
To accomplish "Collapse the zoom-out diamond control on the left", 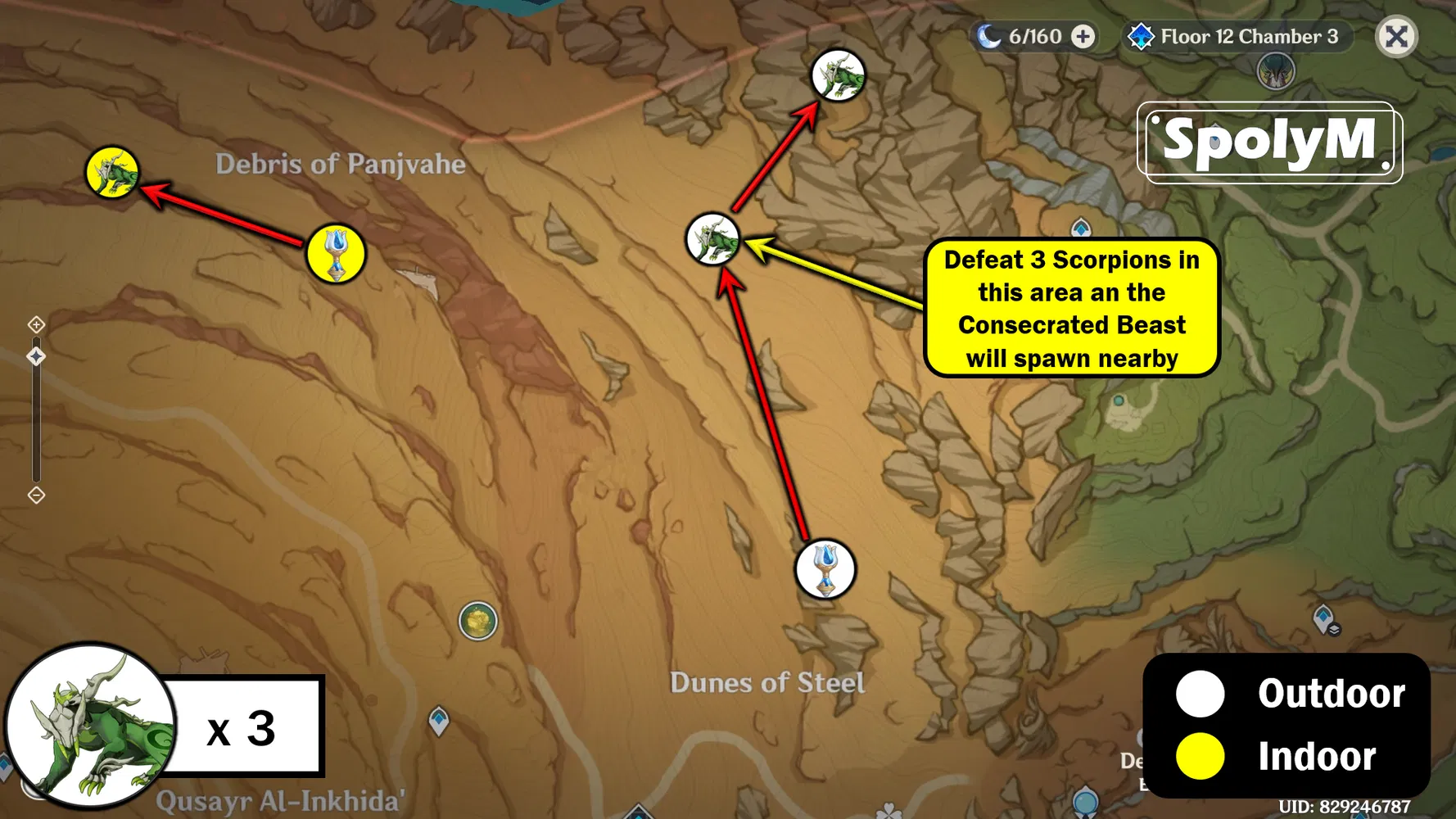I will click(x=36, y=495).
